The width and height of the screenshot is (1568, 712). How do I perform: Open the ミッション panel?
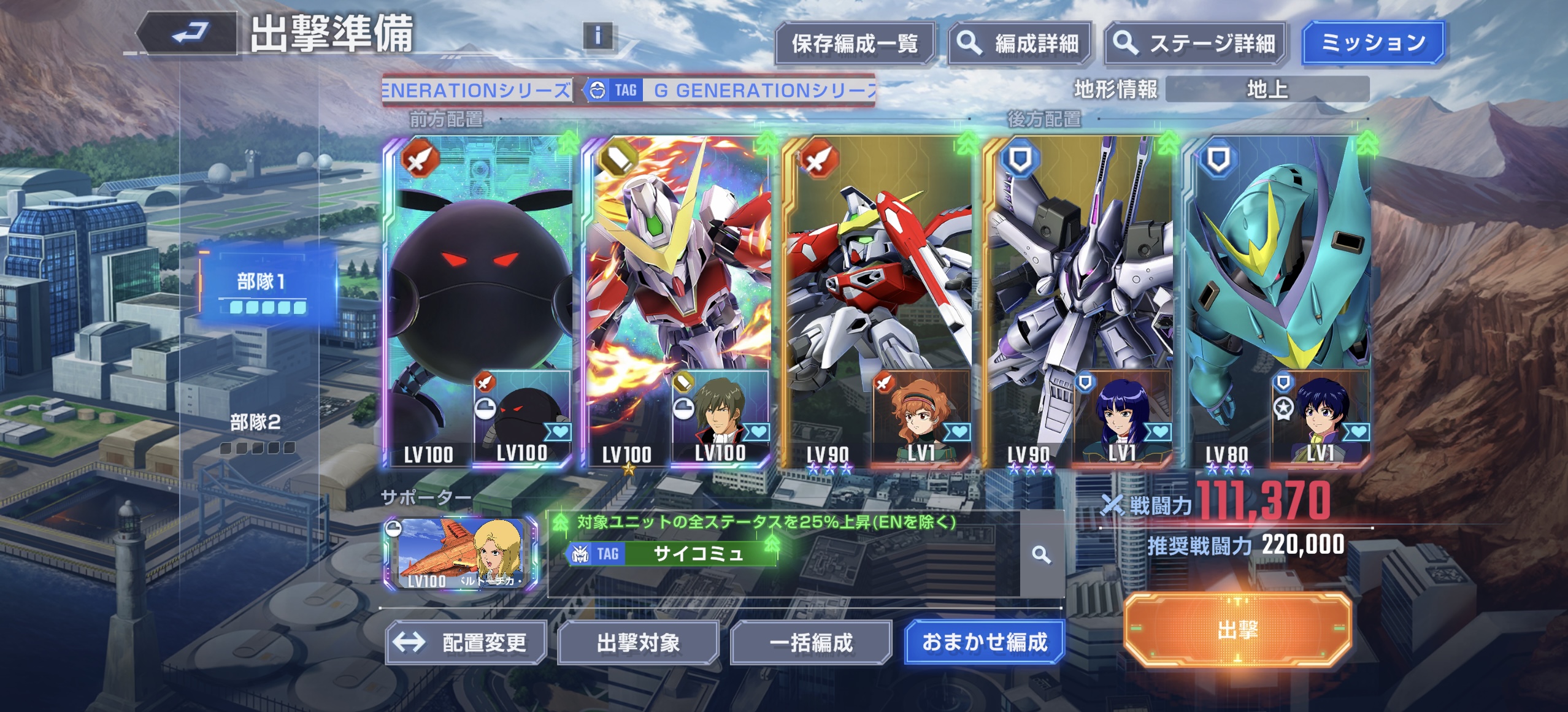1373,42
